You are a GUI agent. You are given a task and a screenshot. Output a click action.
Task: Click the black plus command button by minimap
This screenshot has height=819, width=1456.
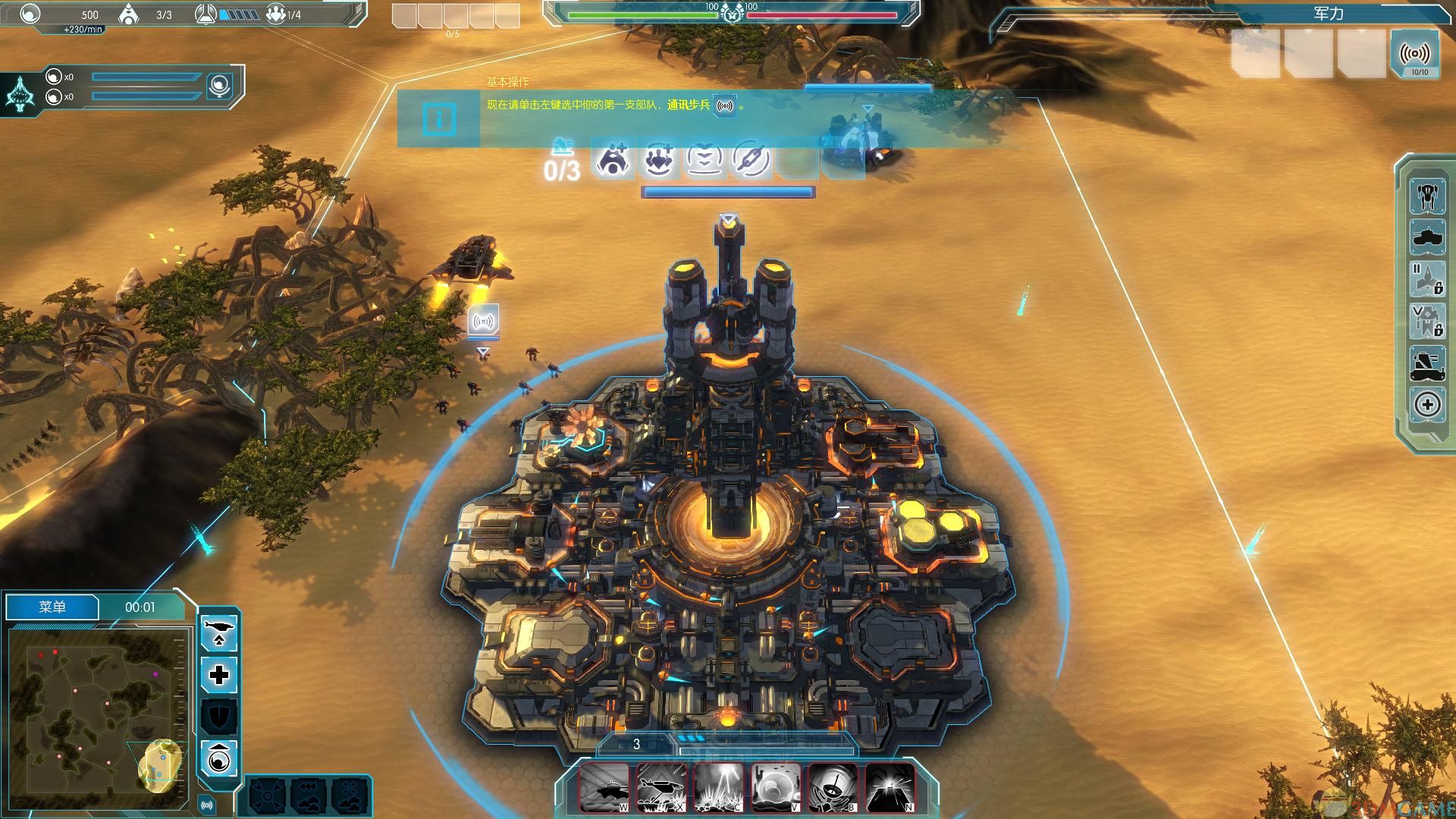[219, 675]
